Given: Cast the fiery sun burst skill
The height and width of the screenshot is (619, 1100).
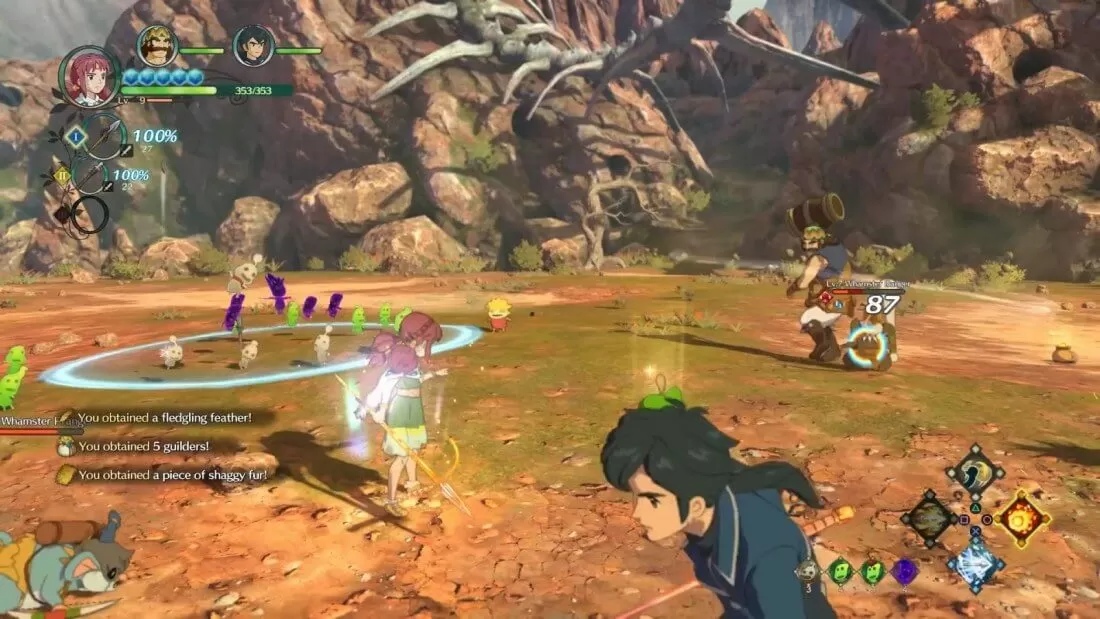Looking at the screenshot, I should pyautogui.click(x=1022, y=517).
